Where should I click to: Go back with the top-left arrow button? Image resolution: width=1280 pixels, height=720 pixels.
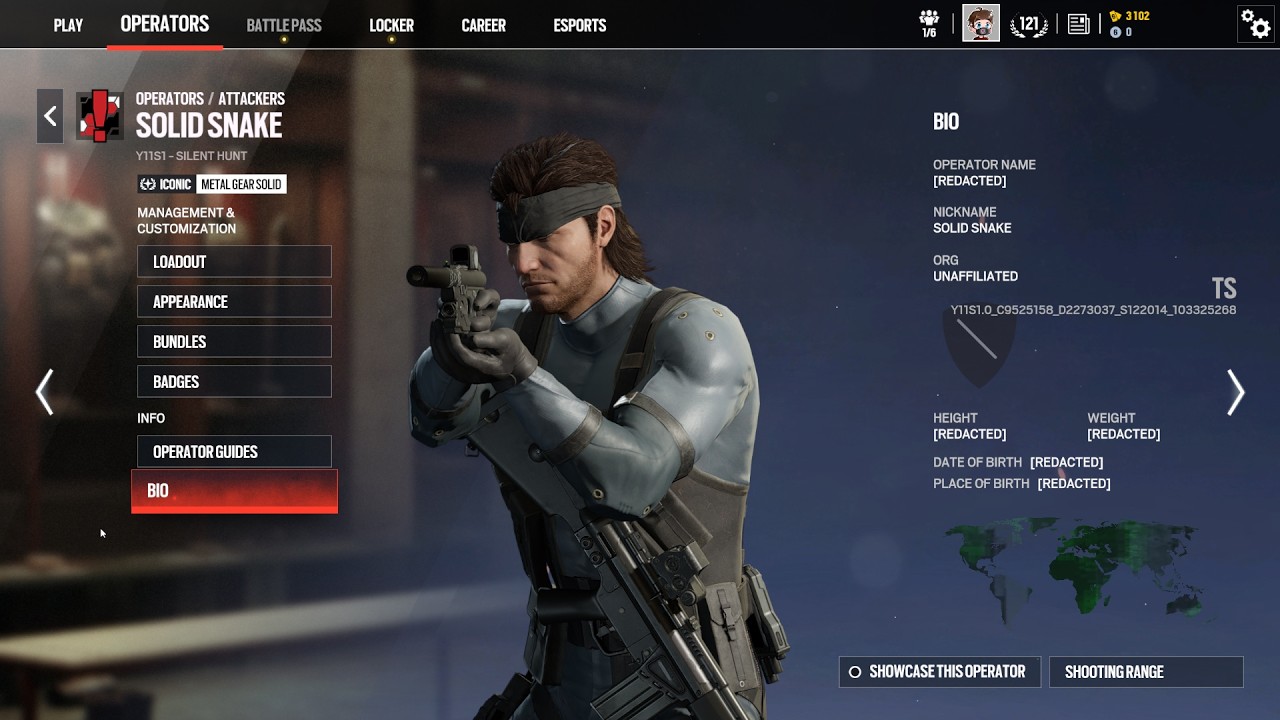click(x=50, y=116)
